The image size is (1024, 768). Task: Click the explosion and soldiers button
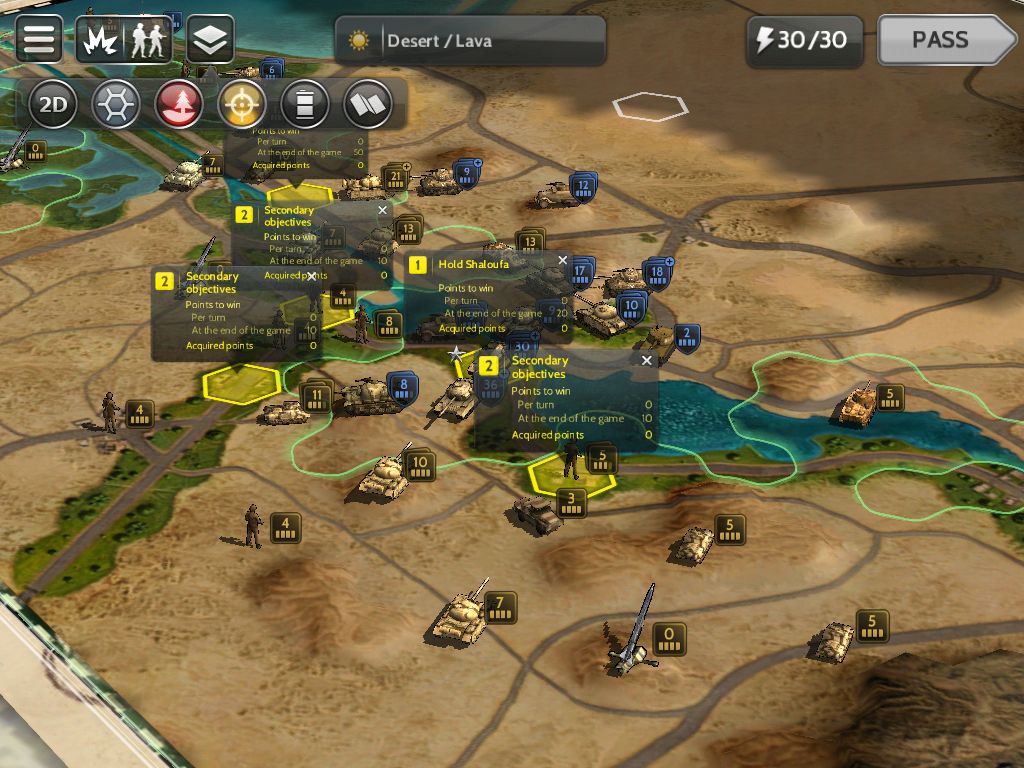click(125, 40)
